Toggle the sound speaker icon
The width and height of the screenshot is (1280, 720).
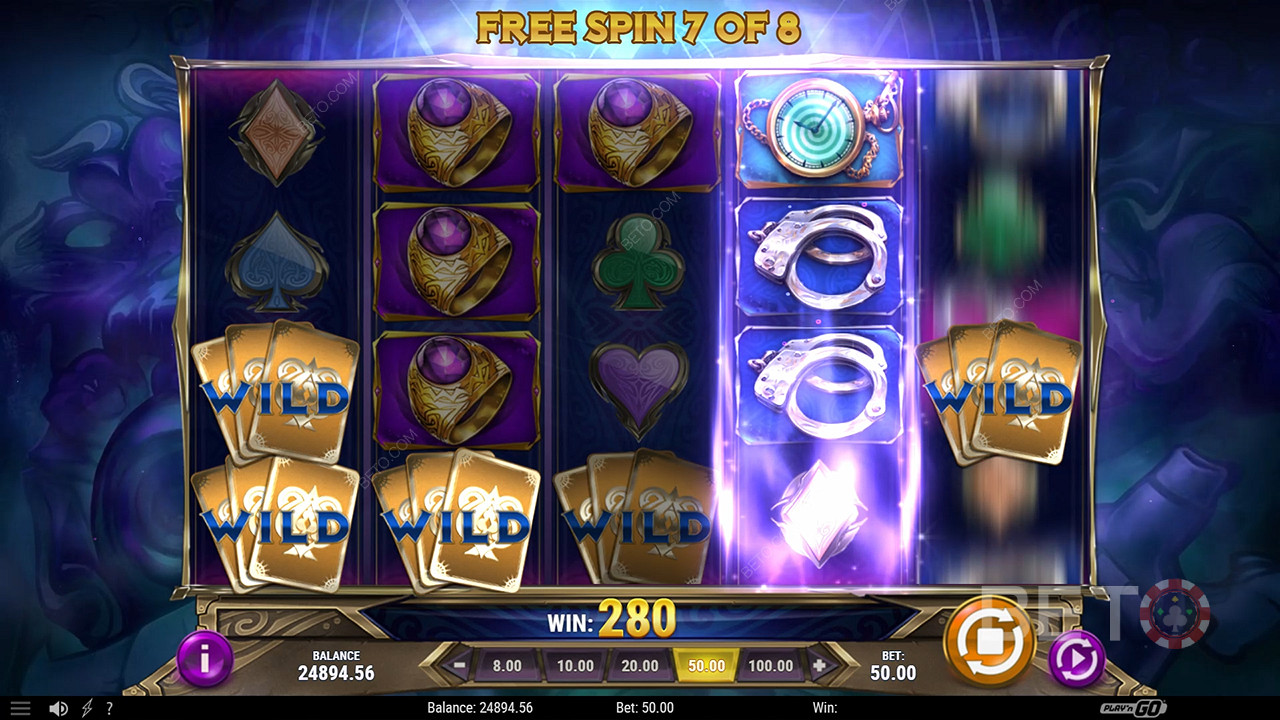tap(59, 708)
